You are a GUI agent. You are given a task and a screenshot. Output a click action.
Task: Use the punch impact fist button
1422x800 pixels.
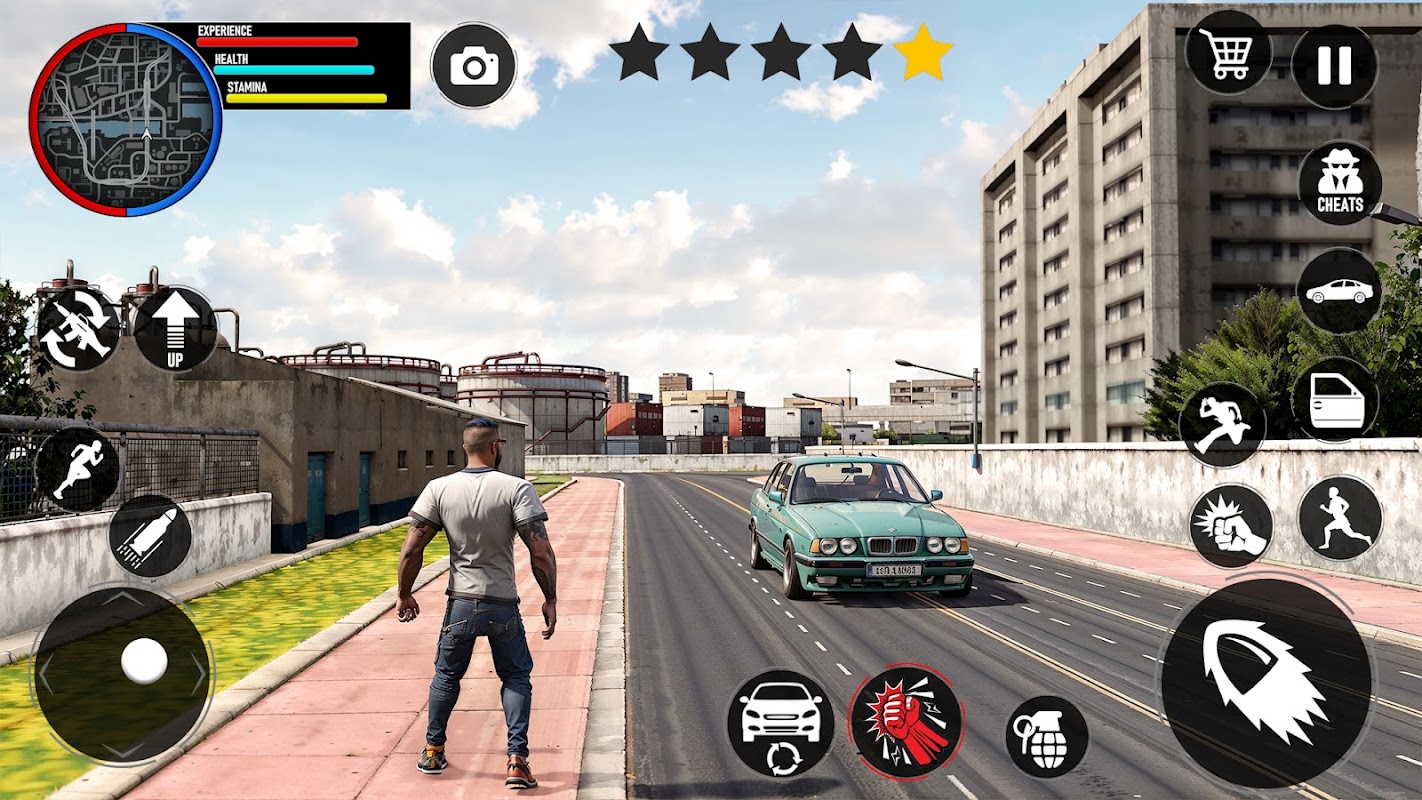[x=1230, y=526]
